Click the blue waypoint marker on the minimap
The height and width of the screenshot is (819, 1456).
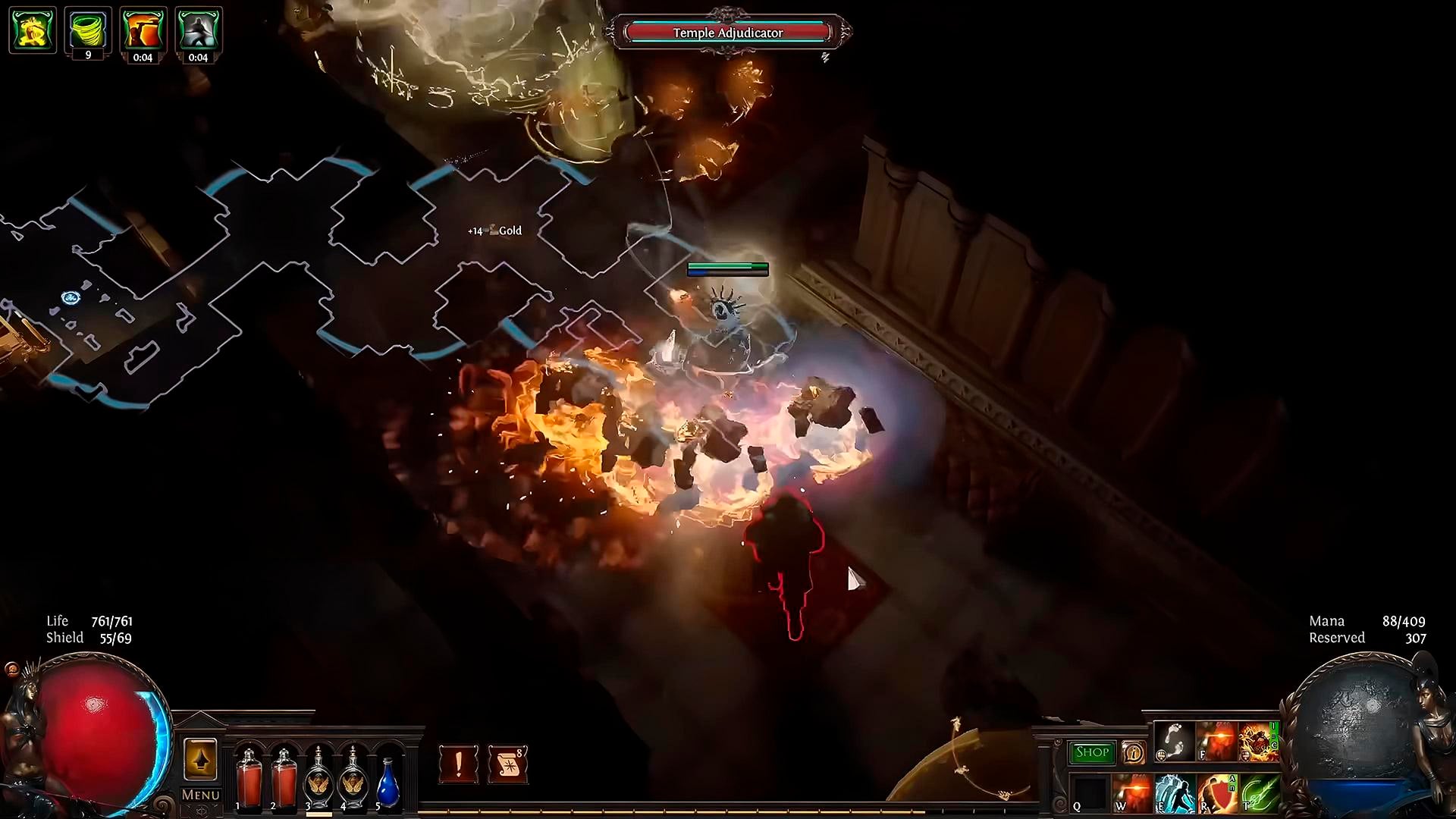point(71,298)
